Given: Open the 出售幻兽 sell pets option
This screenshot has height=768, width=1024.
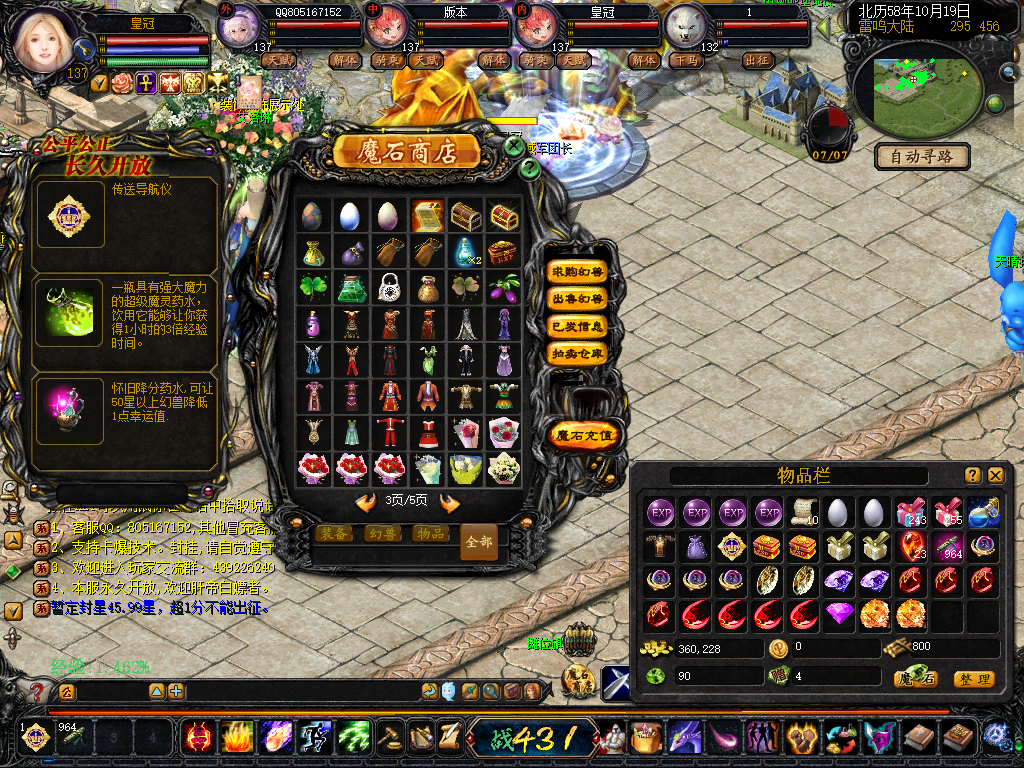Looking at the screenshot, I should point(578,299).
